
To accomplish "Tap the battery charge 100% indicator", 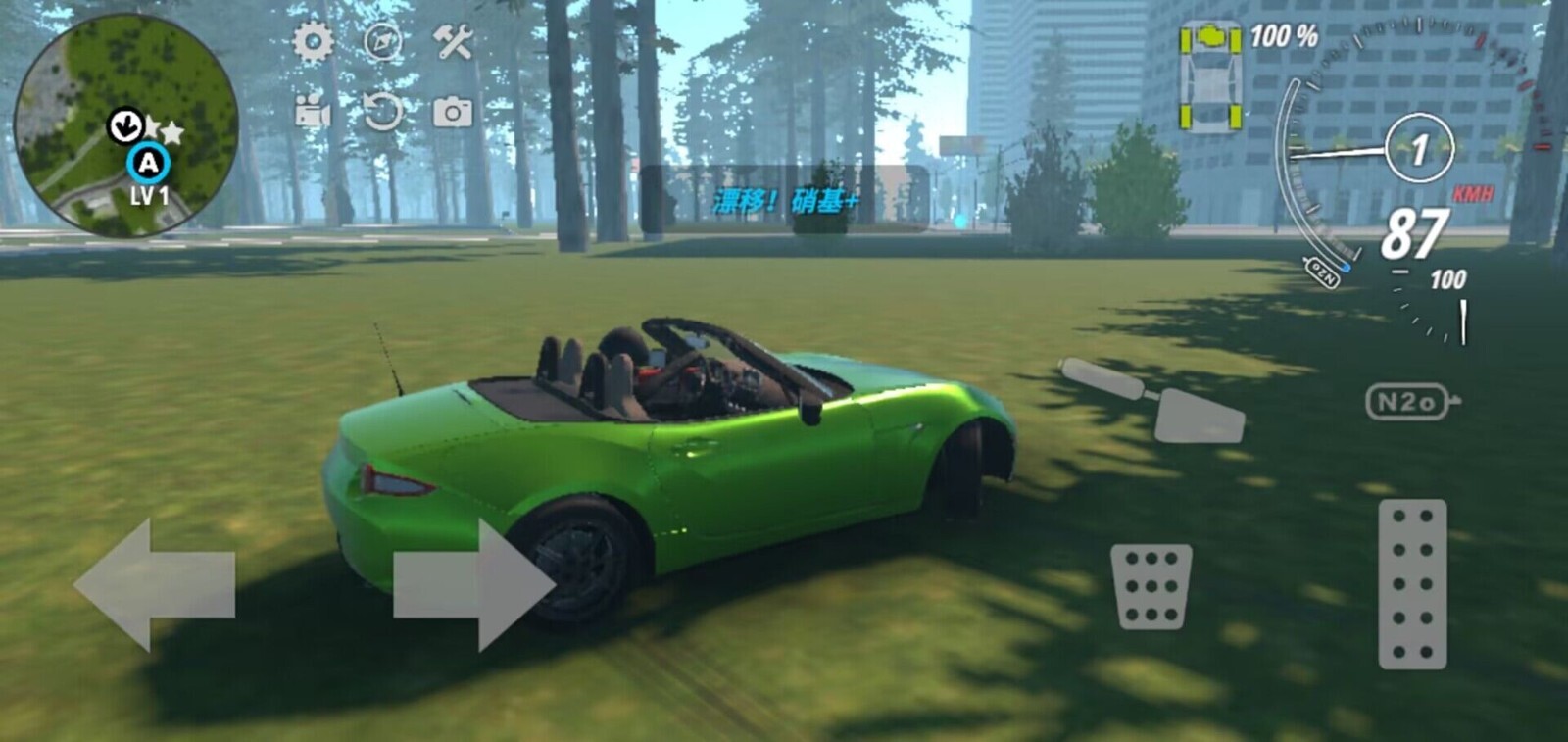I will (1284, 37).
